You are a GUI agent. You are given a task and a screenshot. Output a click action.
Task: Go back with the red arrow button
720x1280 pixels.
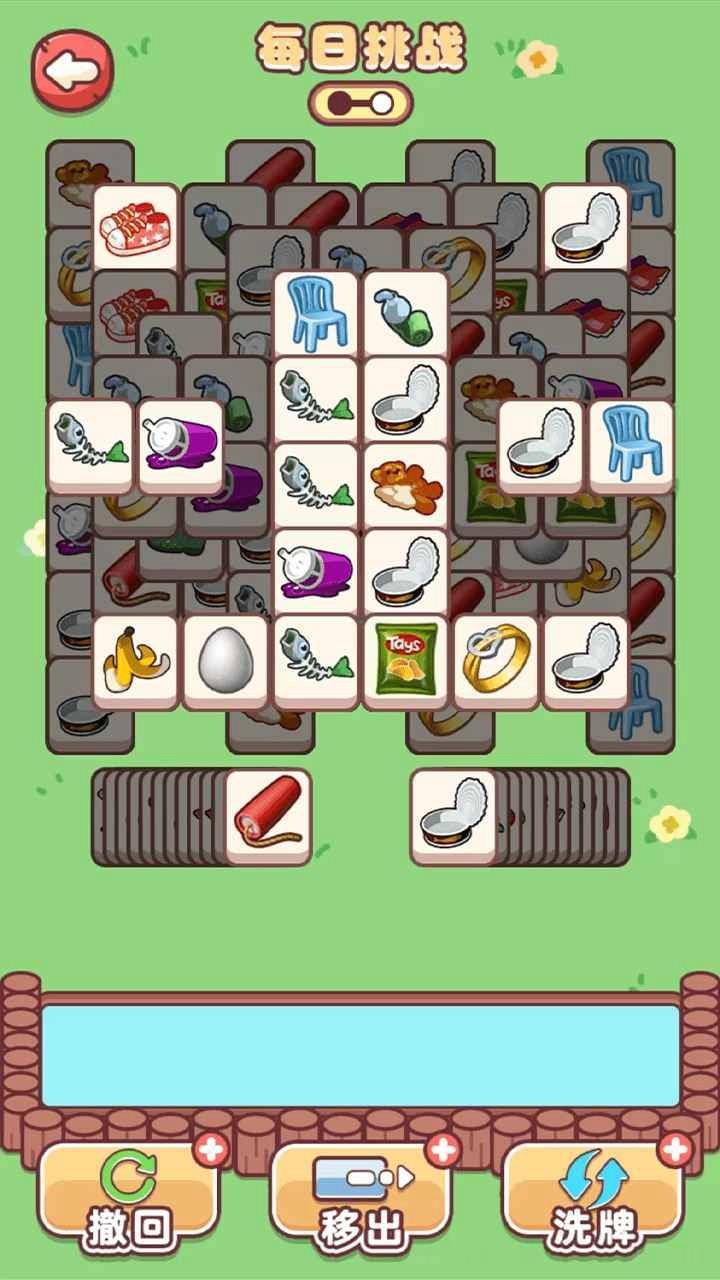pyautogui.click(x=72, y=68)
